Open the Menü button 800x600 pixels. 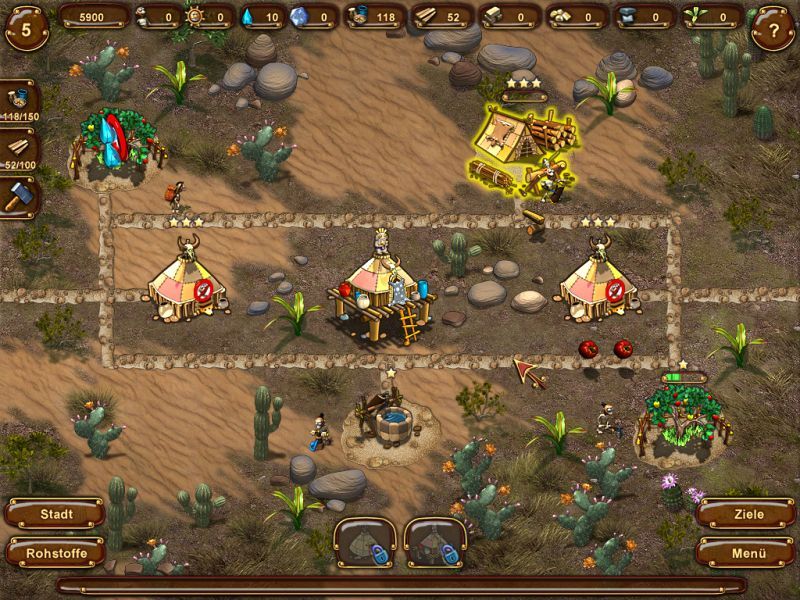[x=744, y=552]
